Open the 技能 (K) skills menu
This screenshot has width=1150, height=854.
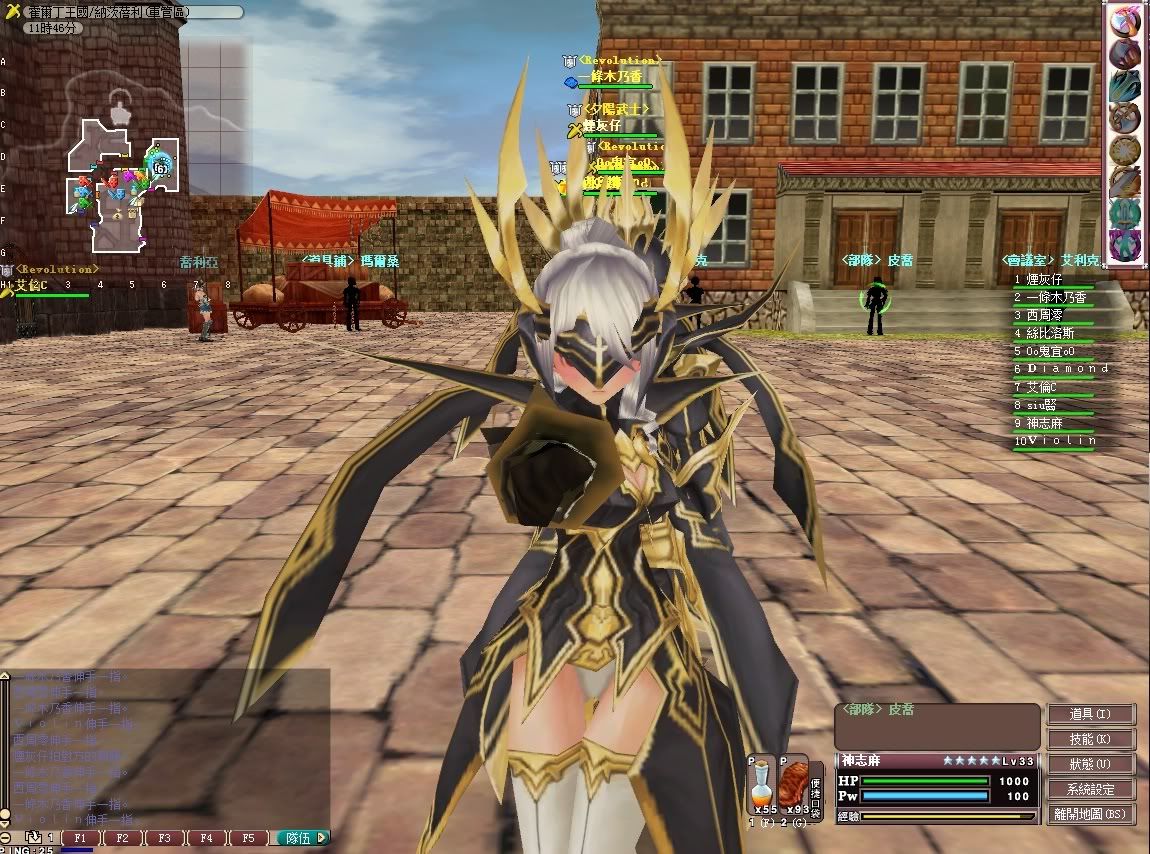coord(1091,739)
